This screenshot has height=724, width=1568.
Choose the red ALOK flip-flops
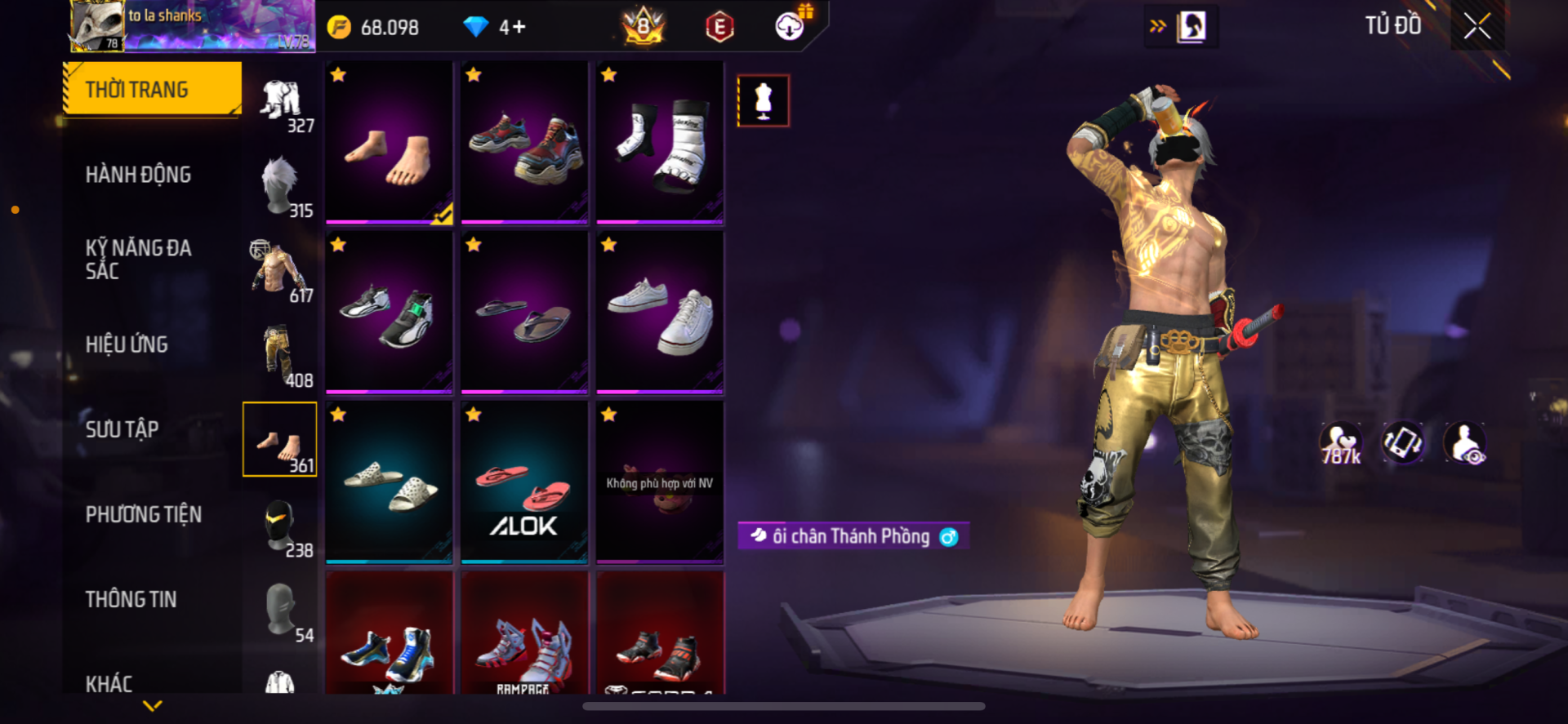tap(524, 482)
